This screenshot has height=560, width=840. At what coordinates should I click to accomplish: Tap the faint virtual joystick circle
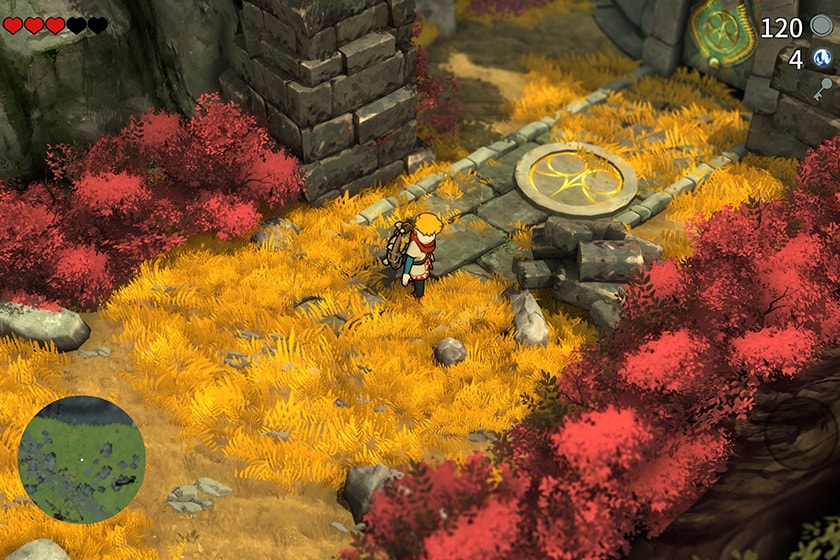point(800,433)
